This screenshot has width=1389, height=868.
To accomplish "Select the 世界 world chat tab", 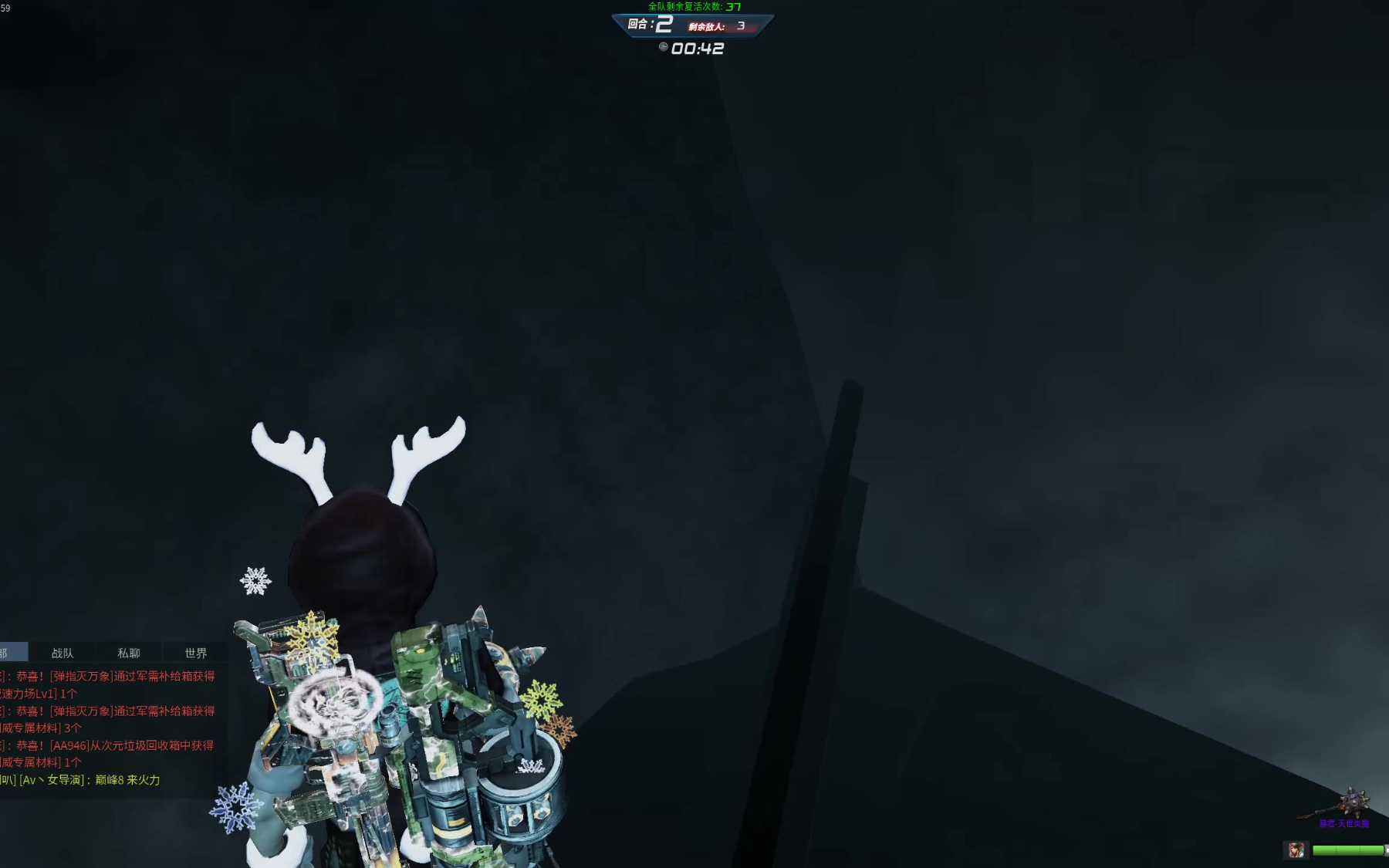I will [x=196, y=653].
